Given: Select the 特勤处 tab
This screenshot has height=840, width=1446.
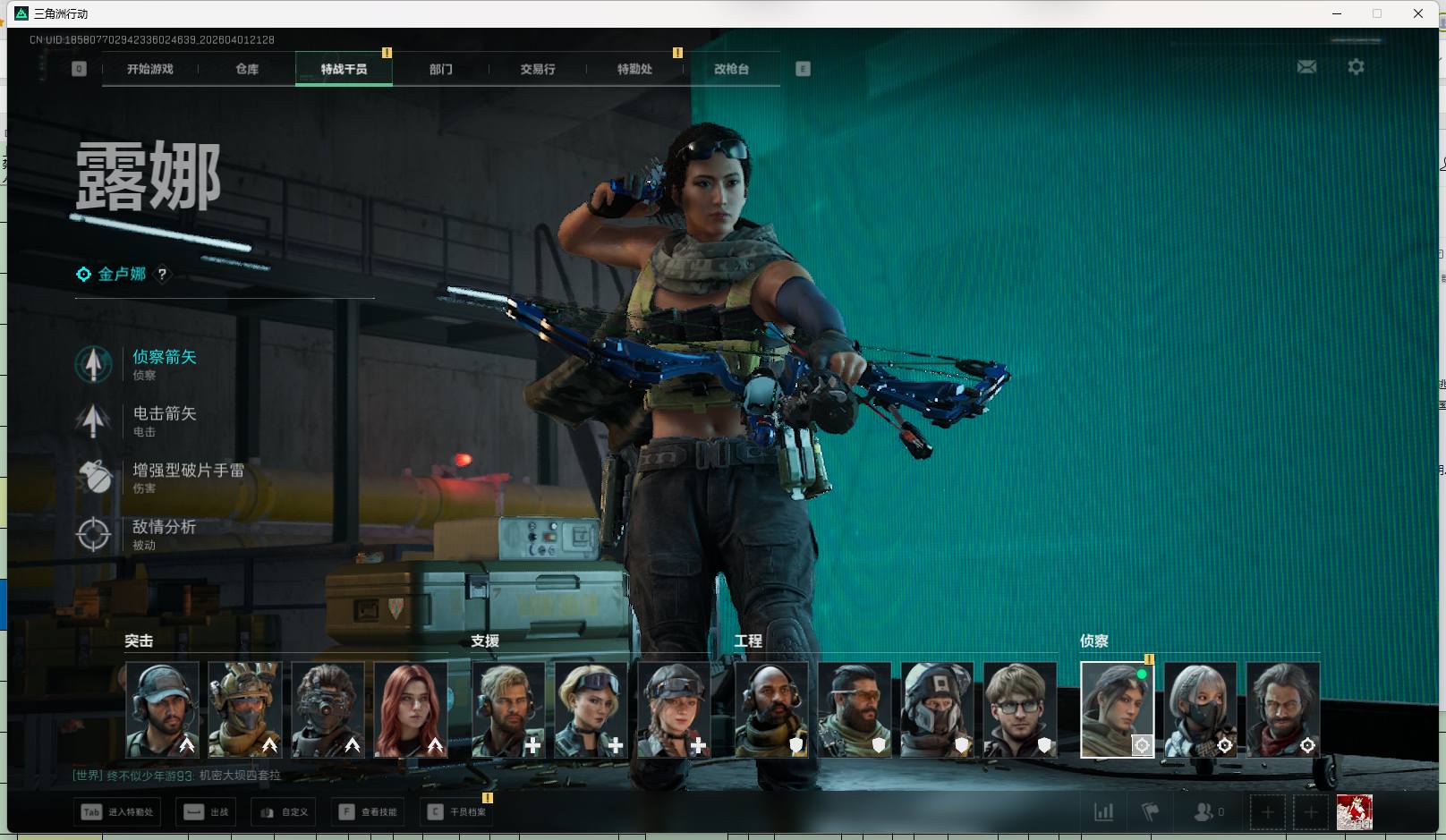Looking at the screenshot, I should [x=634, y=69].
